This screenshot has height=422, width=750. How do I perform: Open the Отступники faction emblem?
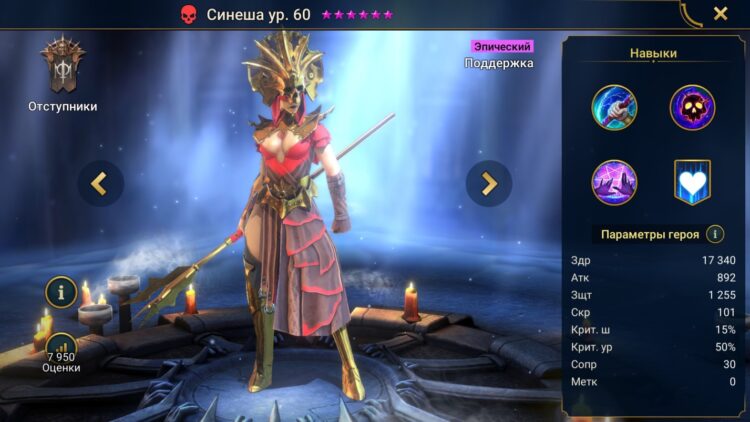click(62, 68)
